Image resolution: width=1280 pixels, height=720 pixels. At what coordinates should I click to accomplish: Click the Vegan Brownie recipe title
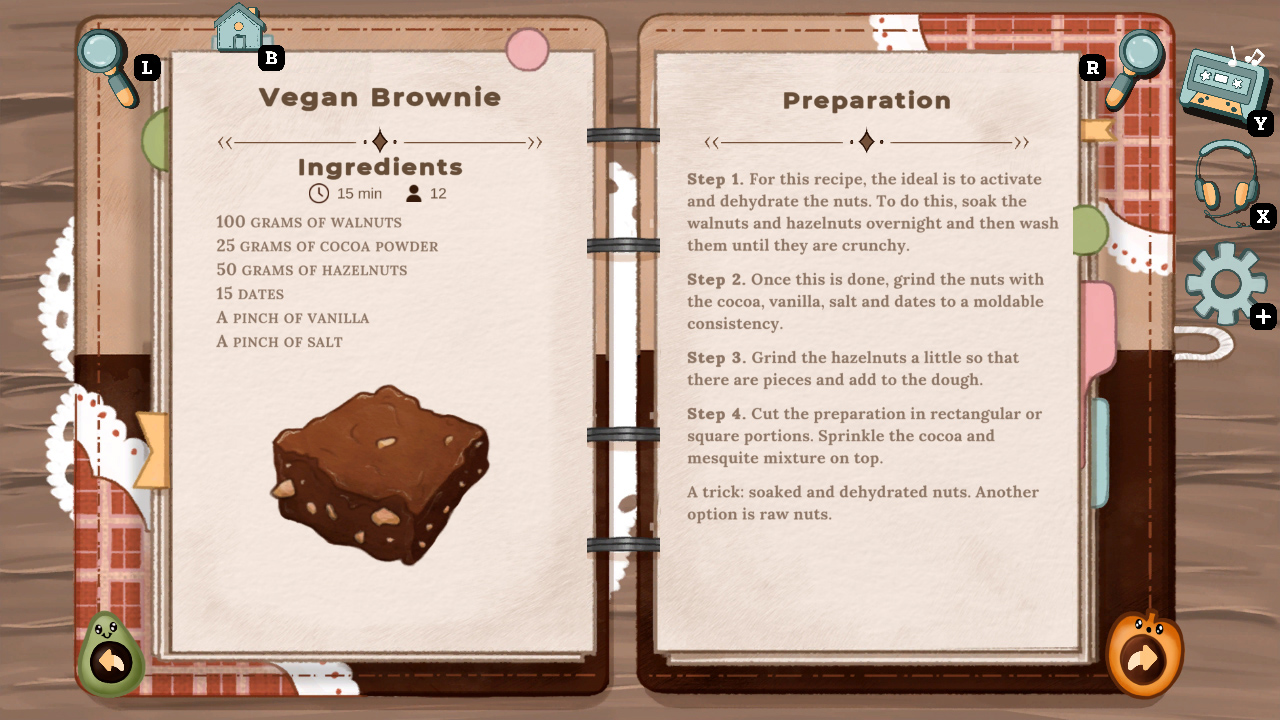[380, 98]
